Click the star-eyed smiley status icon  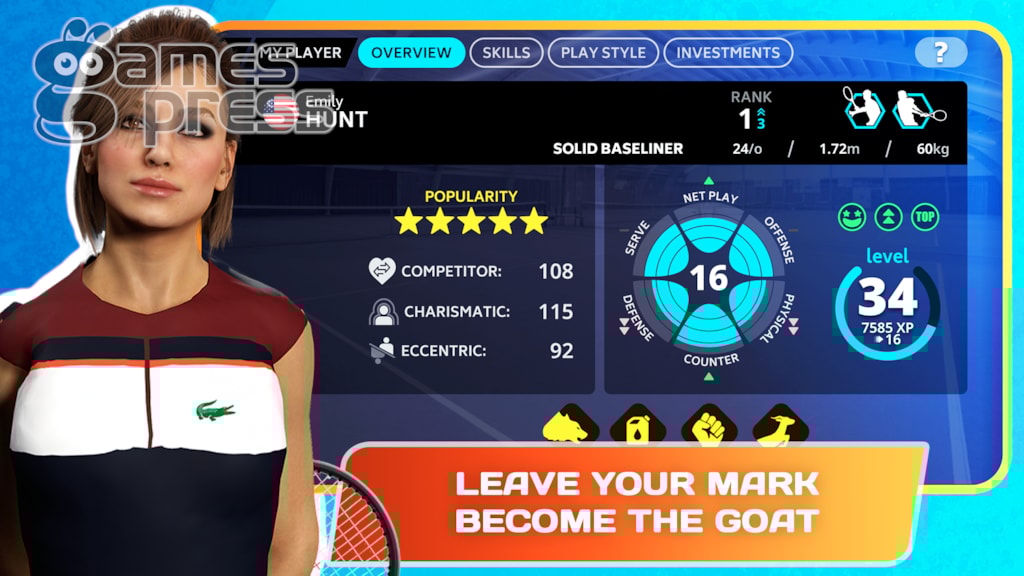[851, 217]
